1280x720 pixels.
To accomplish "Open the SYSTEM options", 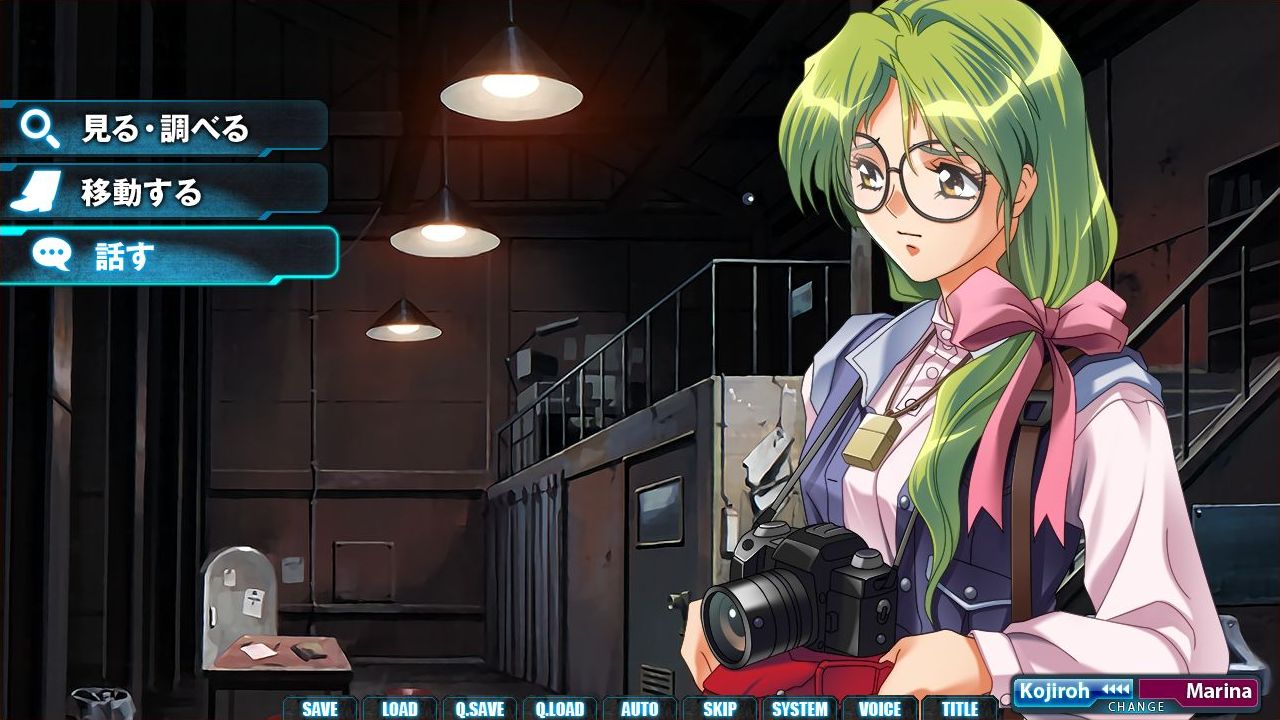I will click(800, 707).
